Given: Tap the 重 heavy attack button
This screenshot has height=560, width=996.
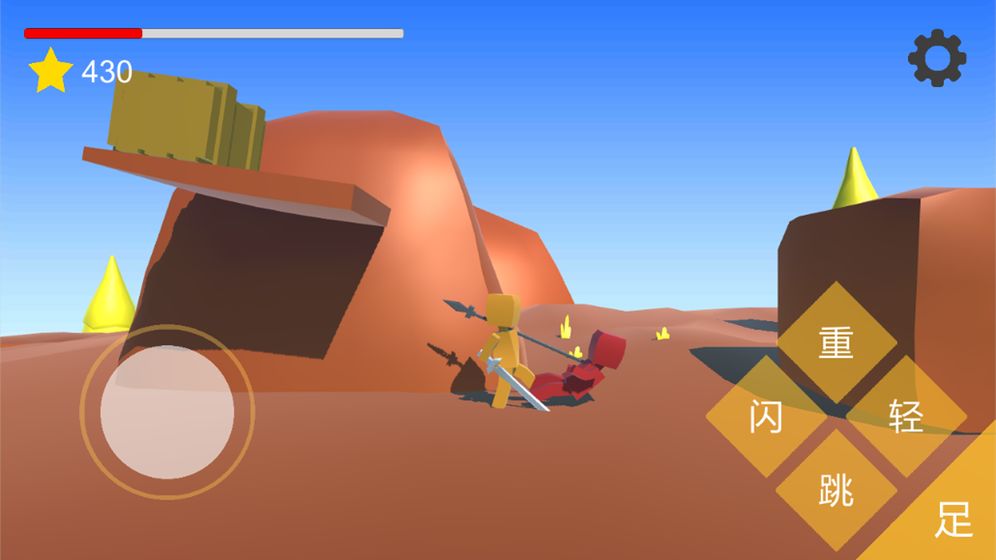Looking at the screenshot, I should pos(836,343).
